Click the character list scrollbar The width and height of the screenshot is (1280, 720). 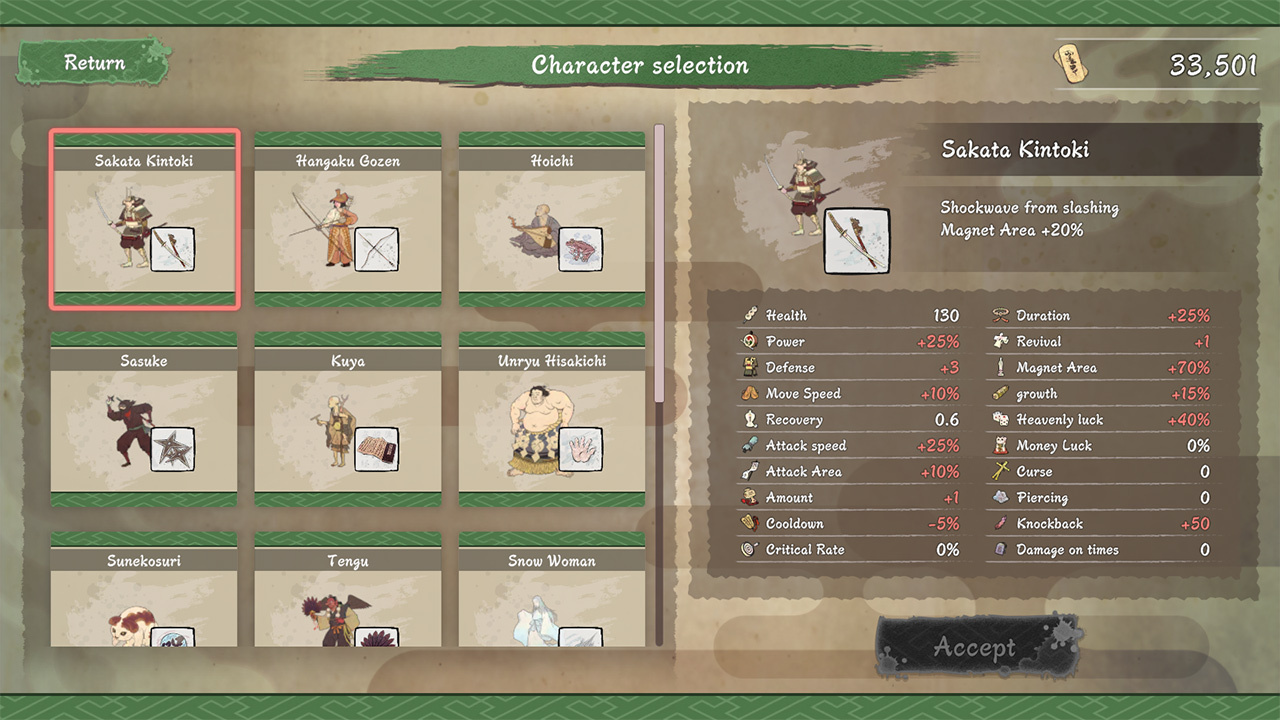660,250
